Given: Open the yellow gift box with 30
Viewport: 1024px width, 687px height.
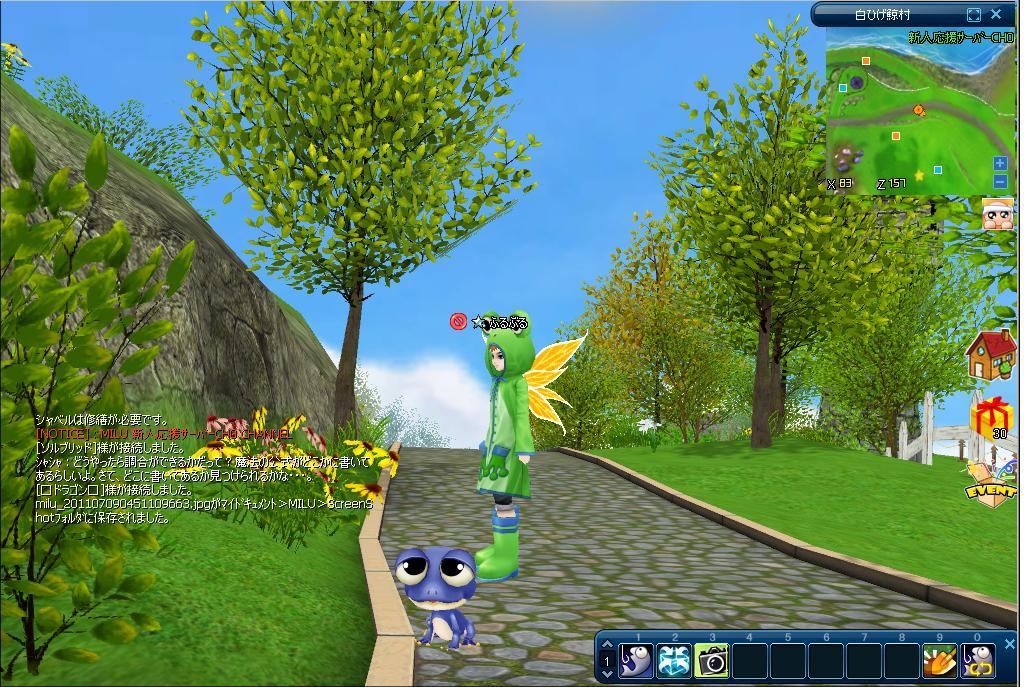Looking at the screenshot, I should (992, 416).
